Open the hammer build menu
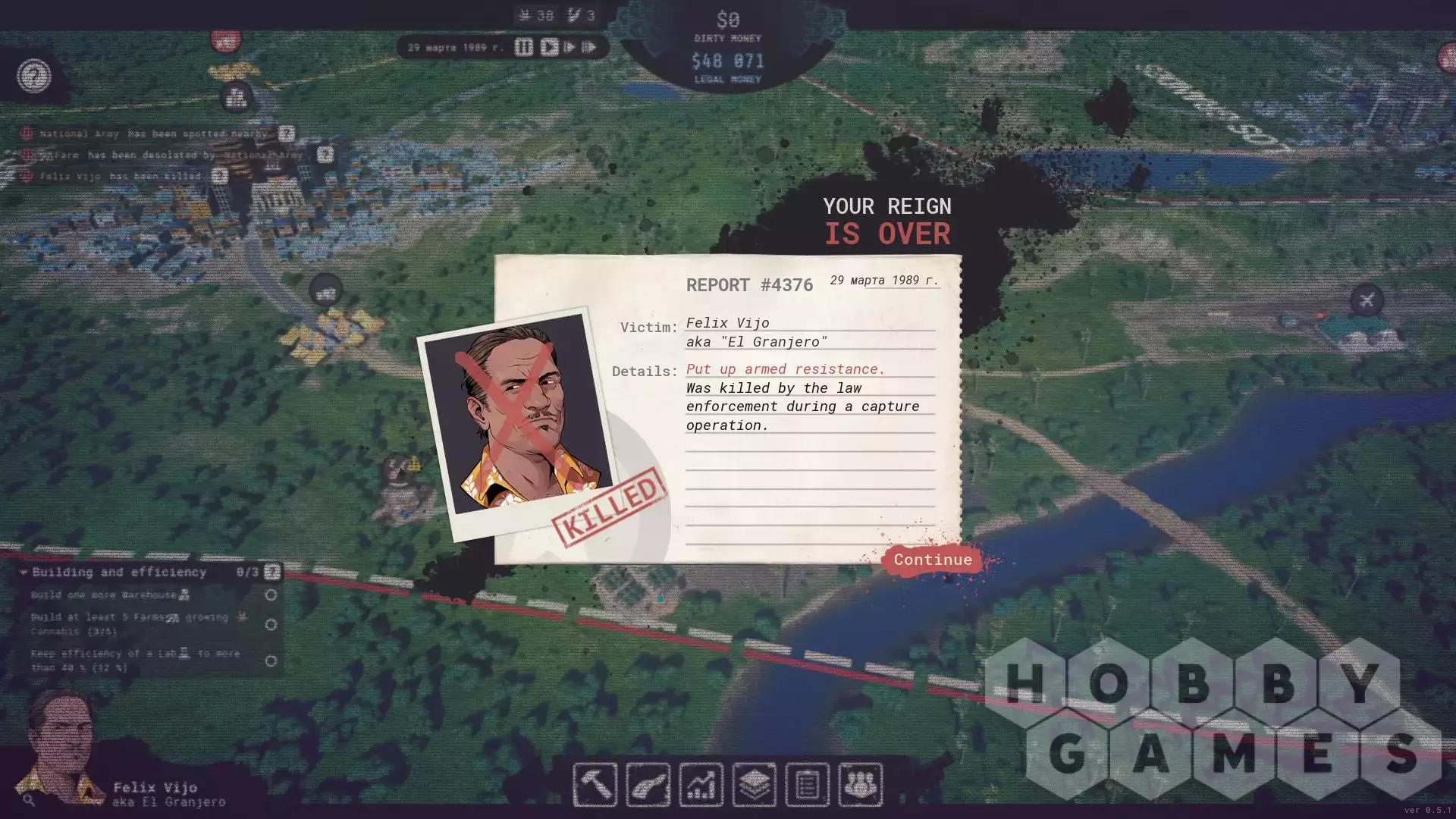The image size is (1456, 819). click(x=595, y=784)
